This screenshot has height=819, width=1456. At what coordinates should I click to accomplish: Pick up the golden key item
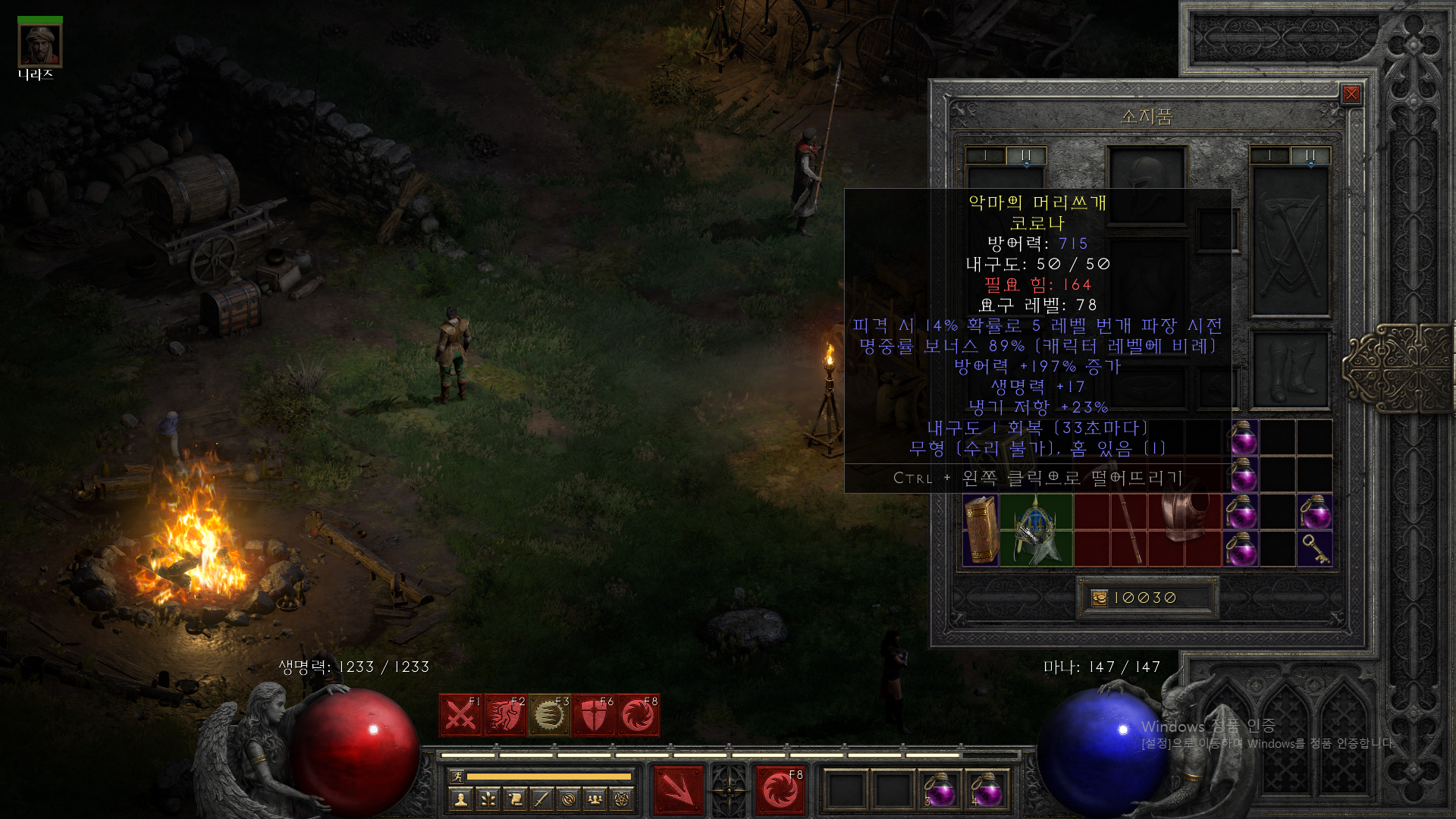click(x=1315, y=548)
